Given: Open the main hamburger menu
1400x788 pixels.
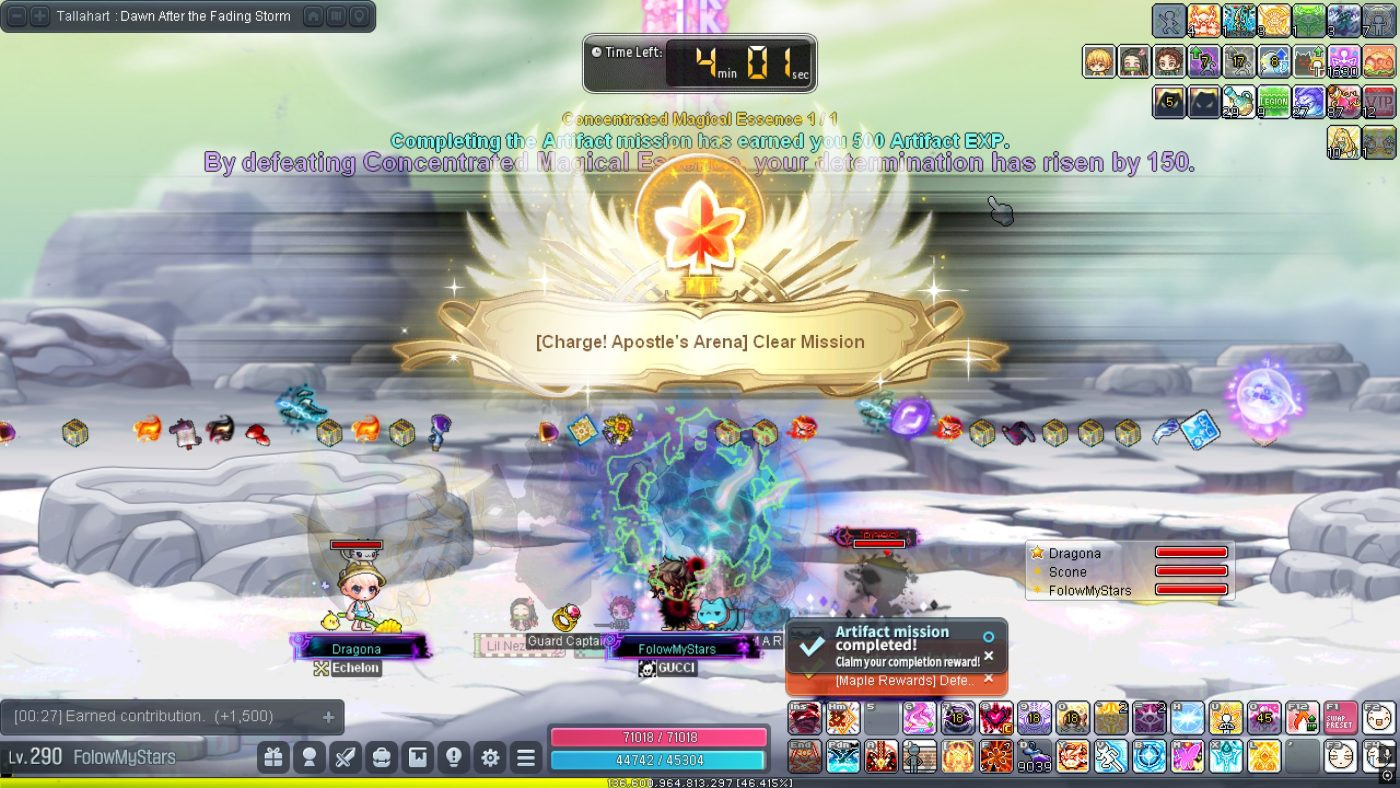Looking at the screenshot, I should [526, 758].
